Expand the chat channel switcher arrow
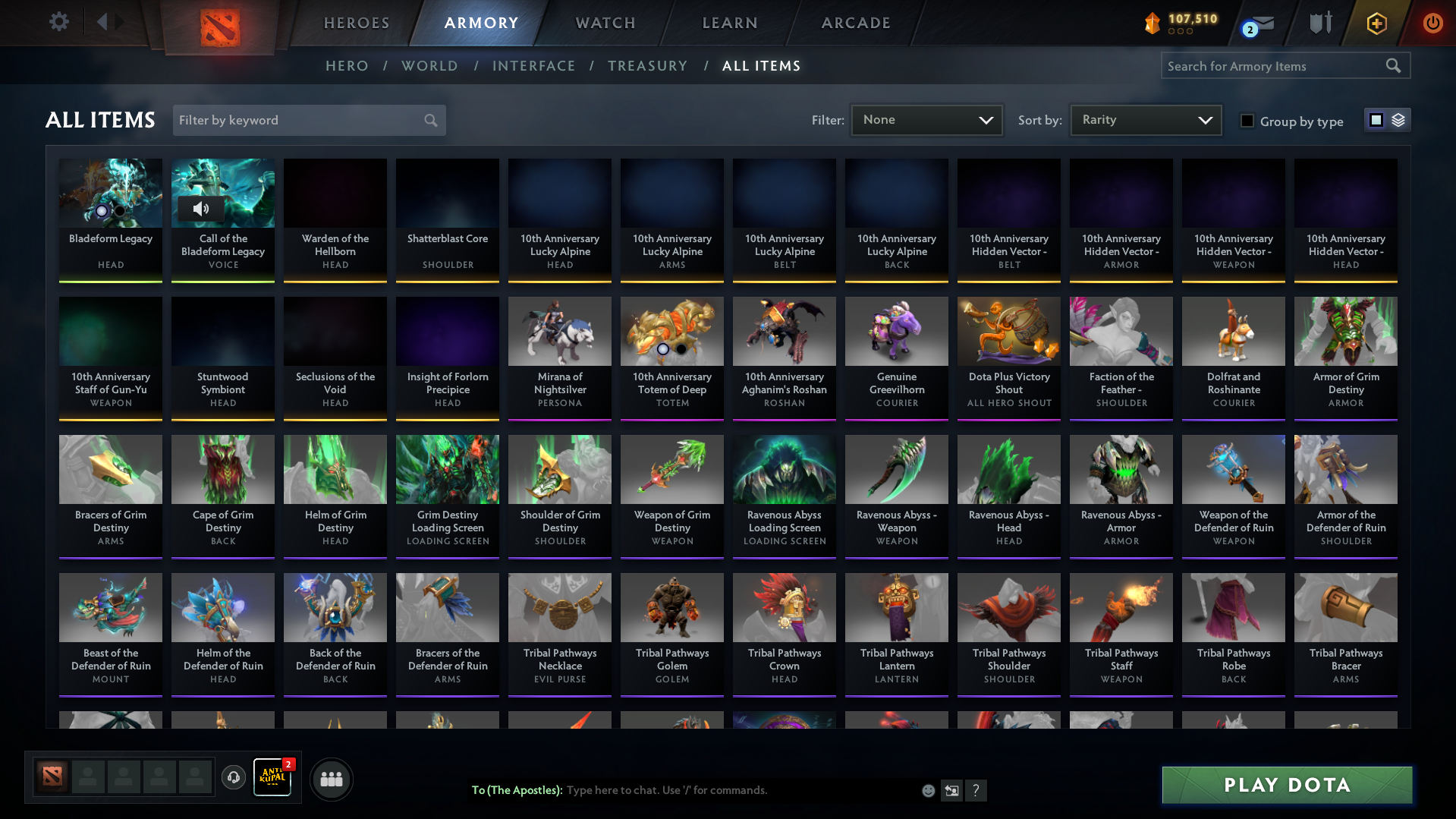Image resolution: width=1456 pixels, height=819 pixels. point(951,790)
